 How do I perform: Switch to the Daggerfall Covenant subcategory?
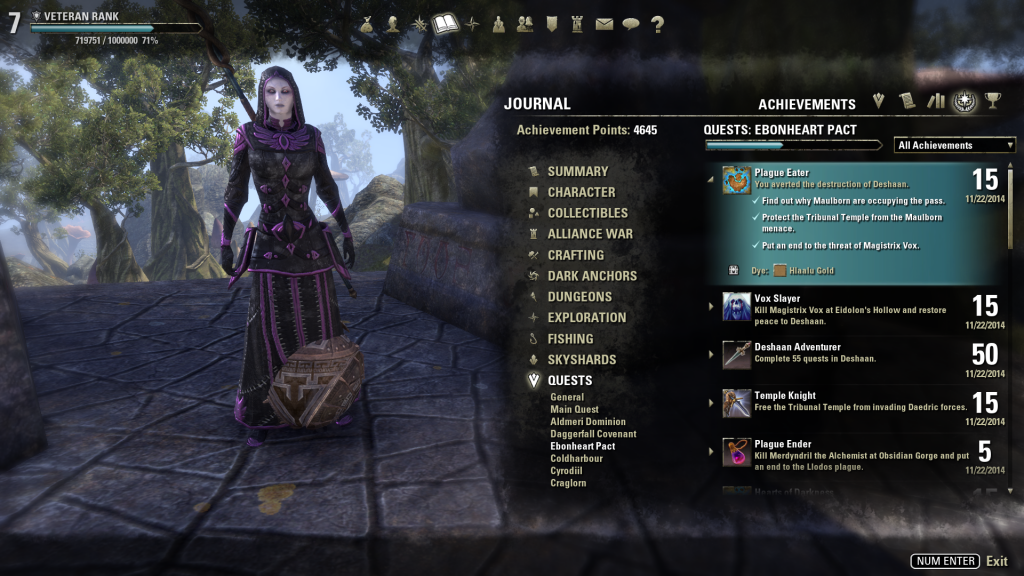pyautogui.click(x=593, y=434)
